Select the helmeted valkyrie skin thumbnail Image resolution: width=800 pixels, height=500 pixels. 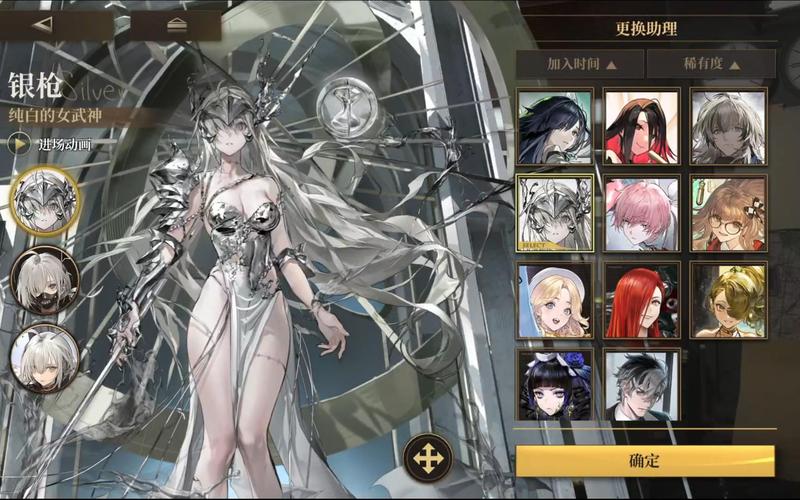pos(45,200)
